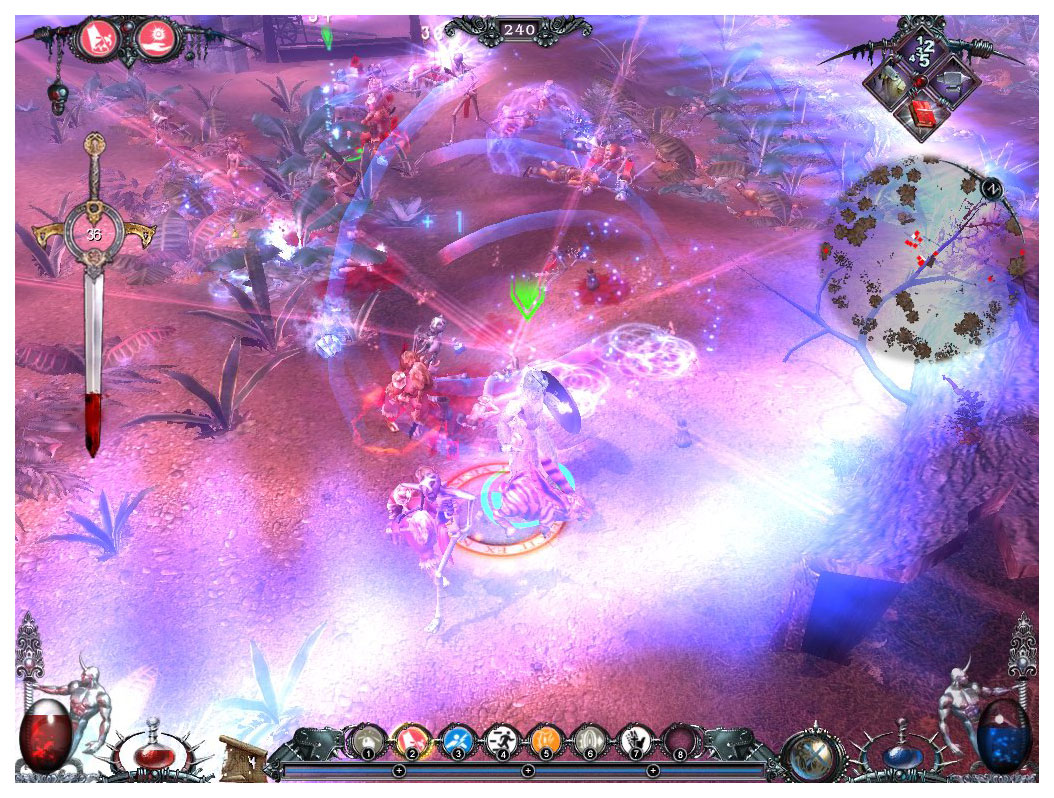Trigger the running figure skill in slot 4
1054x798 pixels.
500,741
